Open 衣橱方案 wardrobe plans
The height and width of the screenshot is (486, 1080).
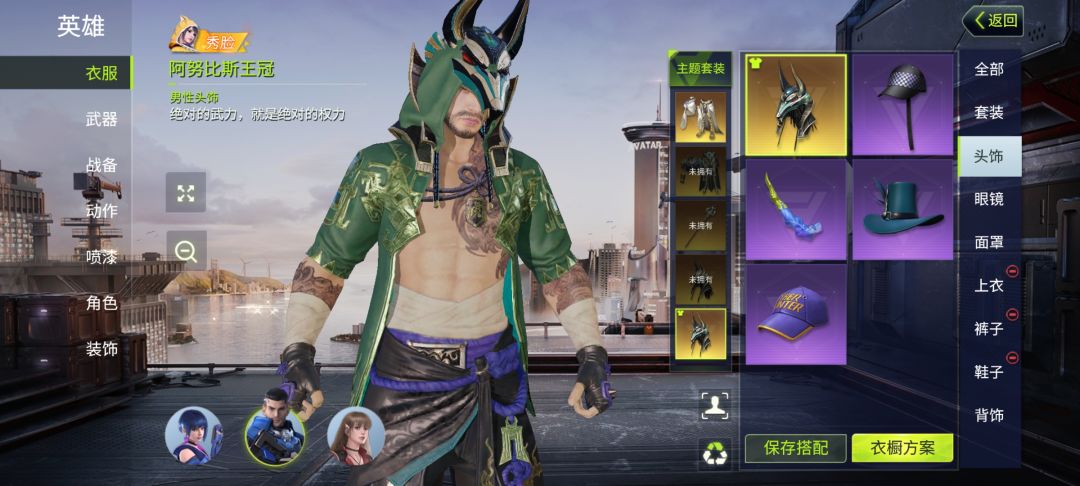click(902, 448)
